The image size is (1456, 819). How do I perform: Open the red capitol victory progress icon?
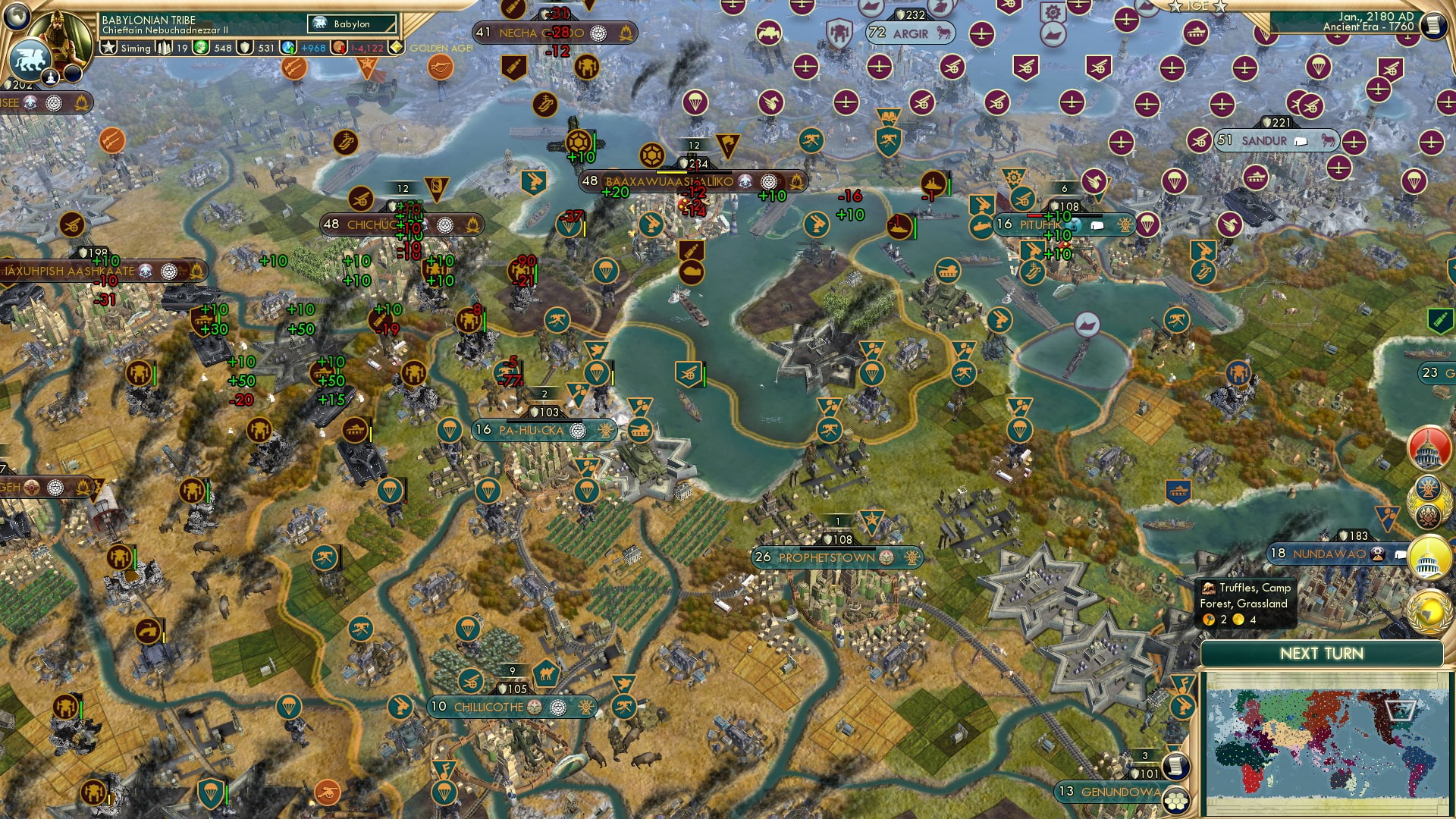(x=1428, y=449)
